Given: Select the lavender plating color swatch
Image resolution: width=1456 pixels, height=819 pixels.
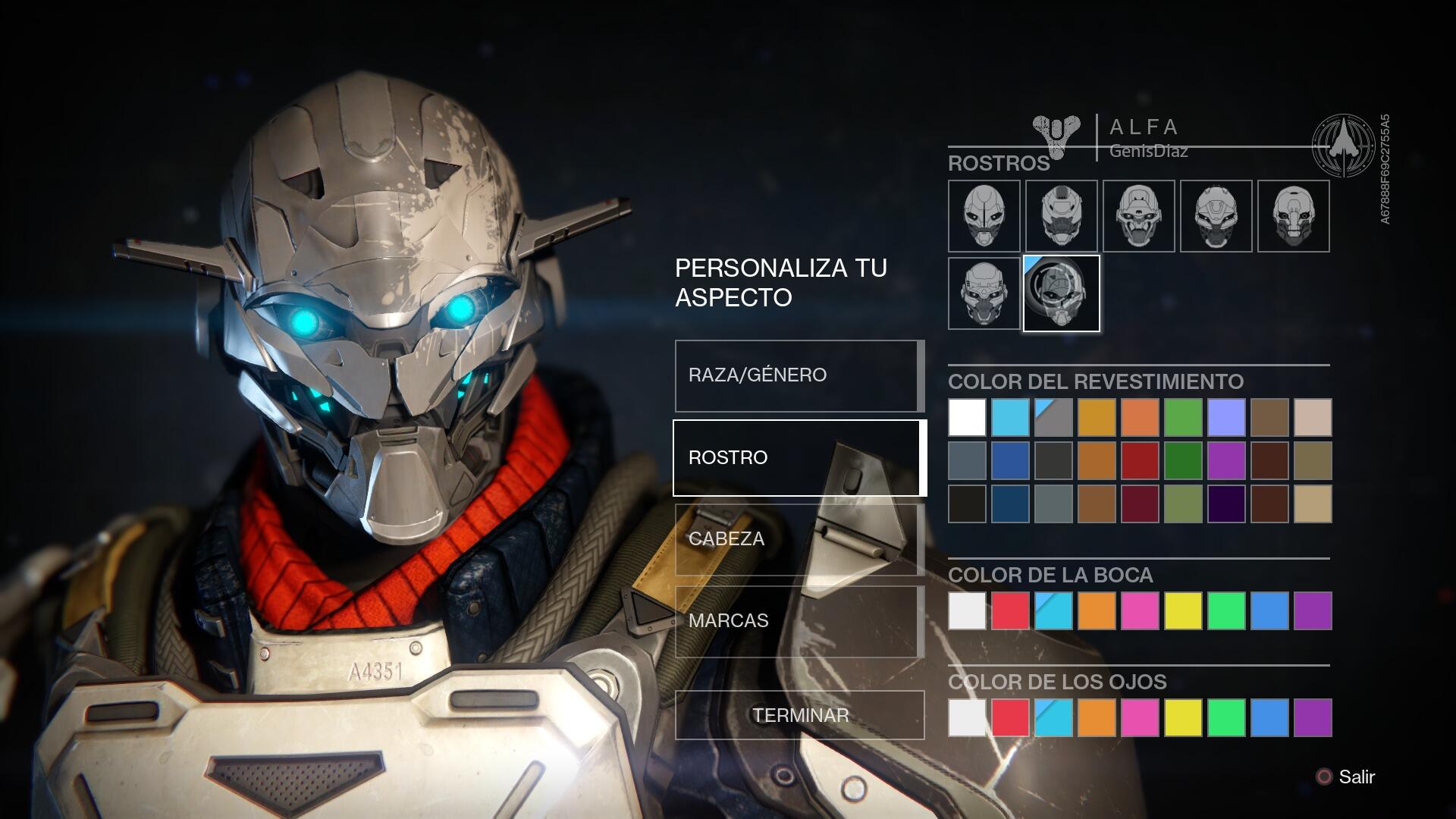Looking at the screenshot, I should (x=1226, y=417).
